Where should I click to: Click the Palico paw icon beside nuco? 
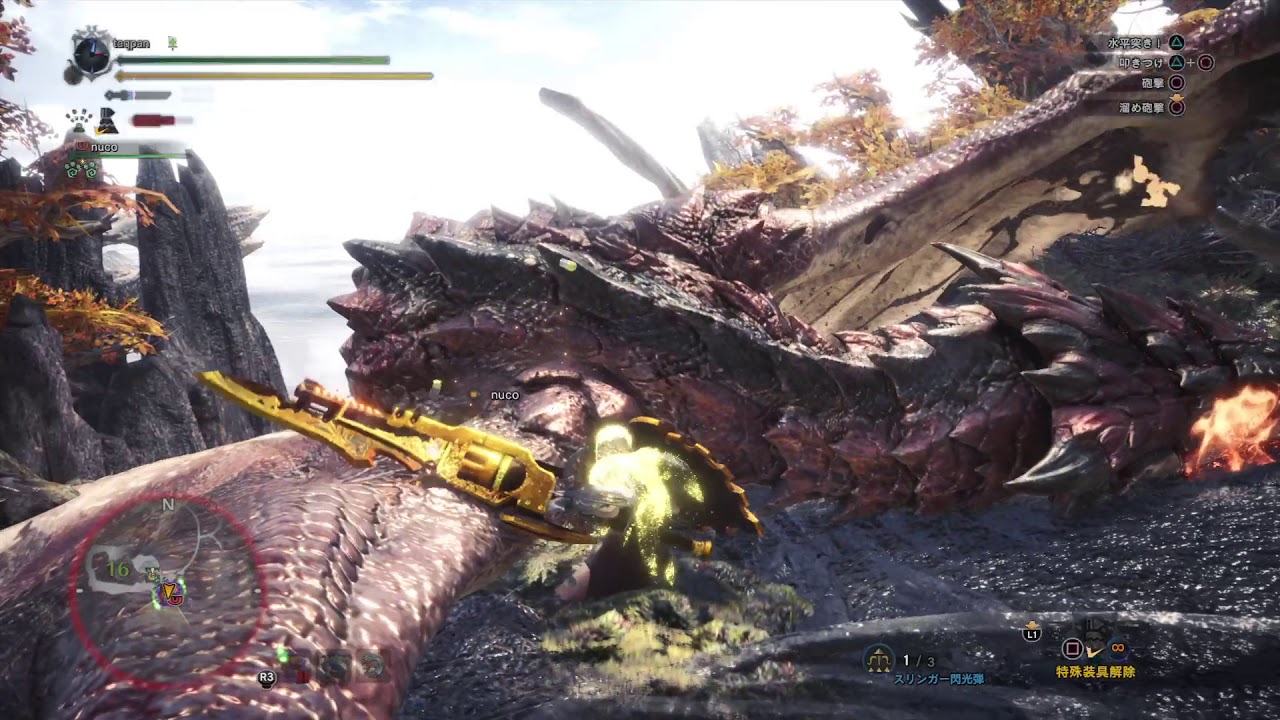tap(83, 146)
